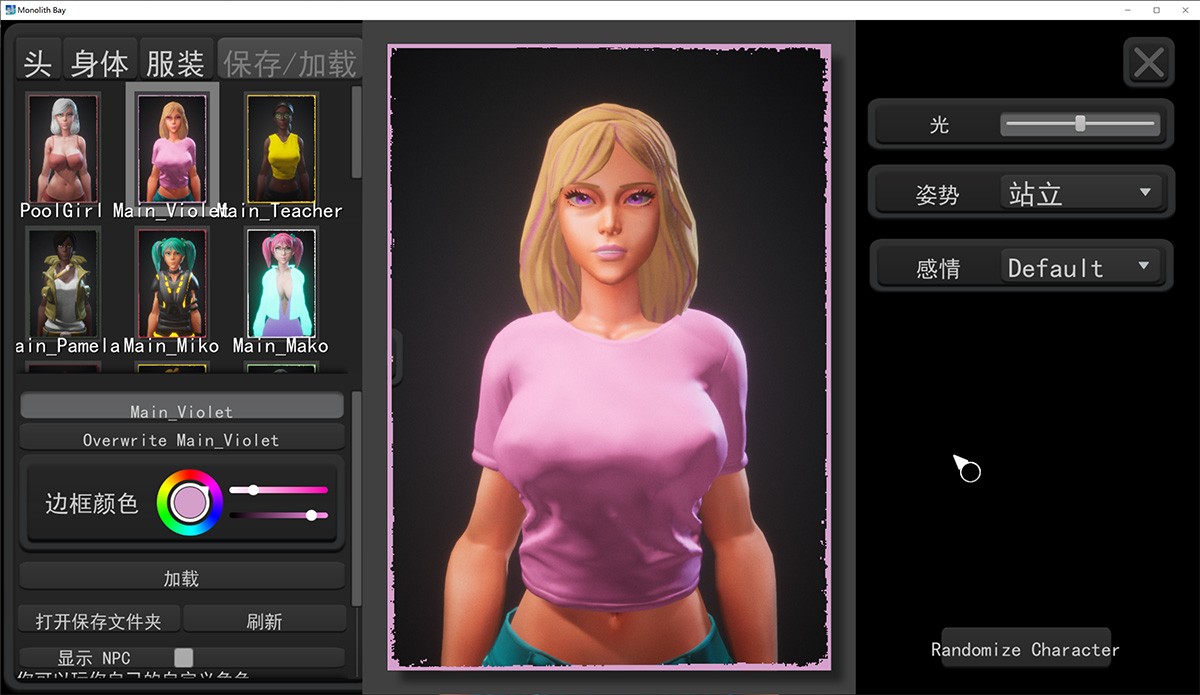The width and height of the screenshot is (1200, 695).
Task: Open the save folder with 打开保存文件夹
Action: point(98,621)
